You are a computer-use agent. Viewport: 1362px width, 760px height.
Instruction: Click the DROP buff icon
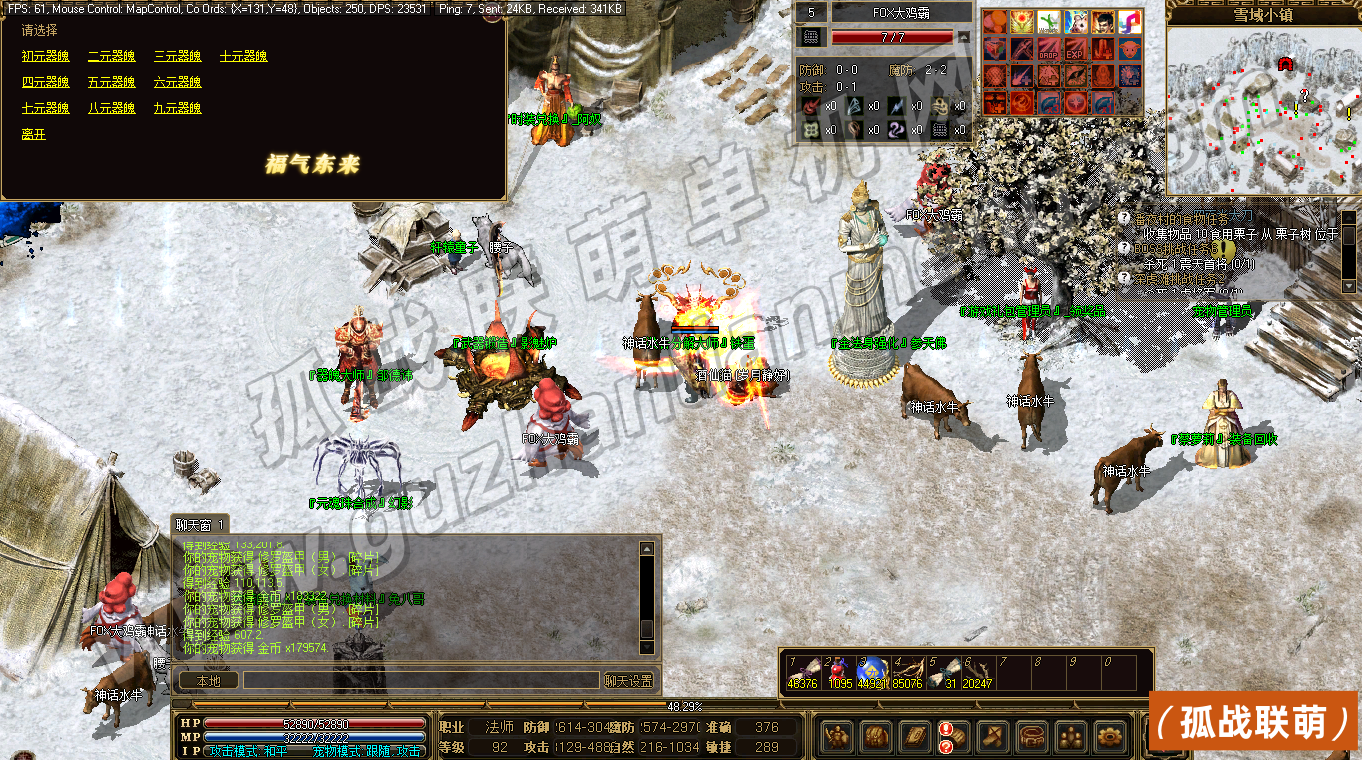[x=1047, y=49]
